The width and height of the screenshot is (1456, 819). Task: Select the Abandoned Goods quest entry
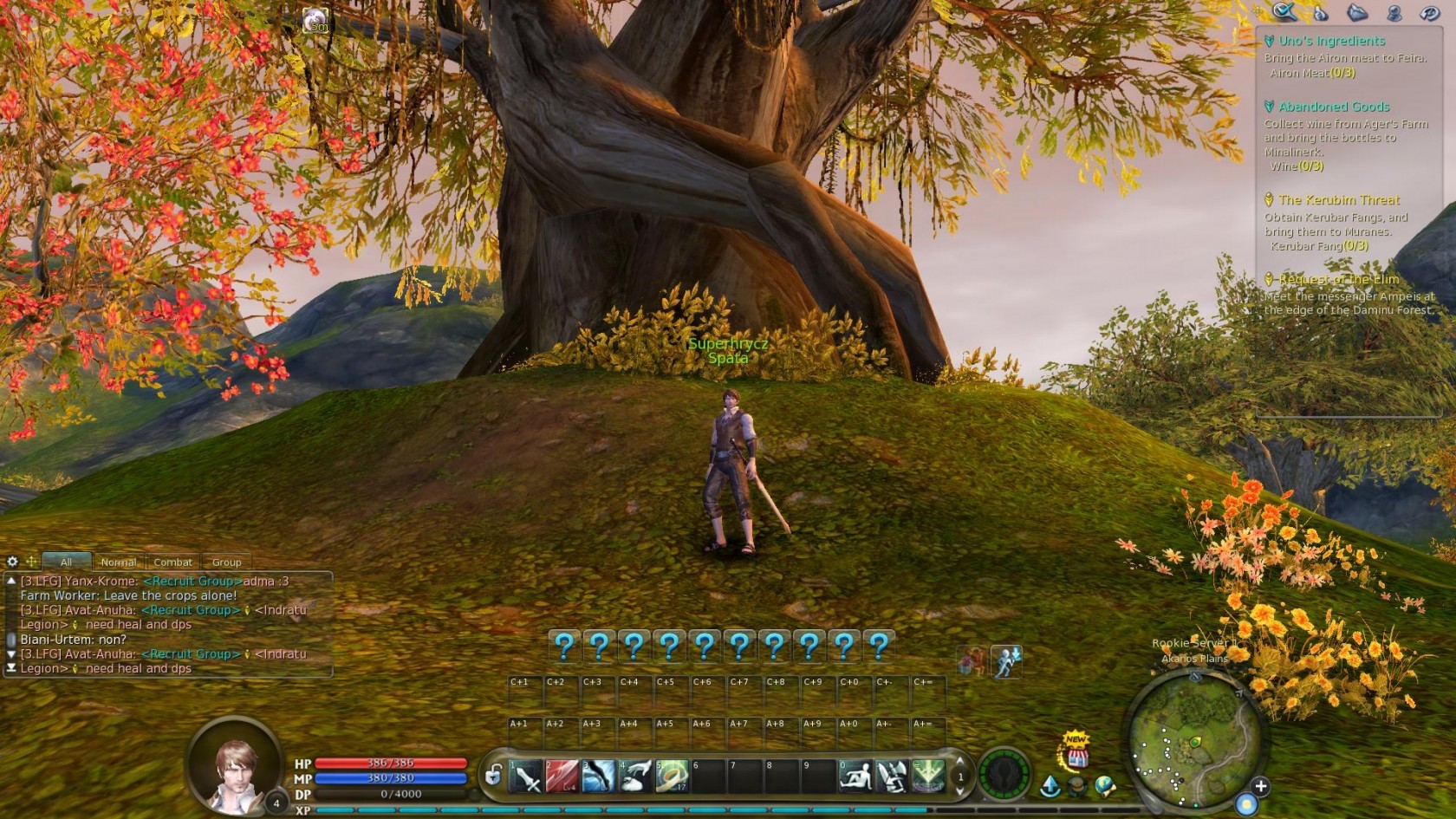click(x=1334, y=107)
